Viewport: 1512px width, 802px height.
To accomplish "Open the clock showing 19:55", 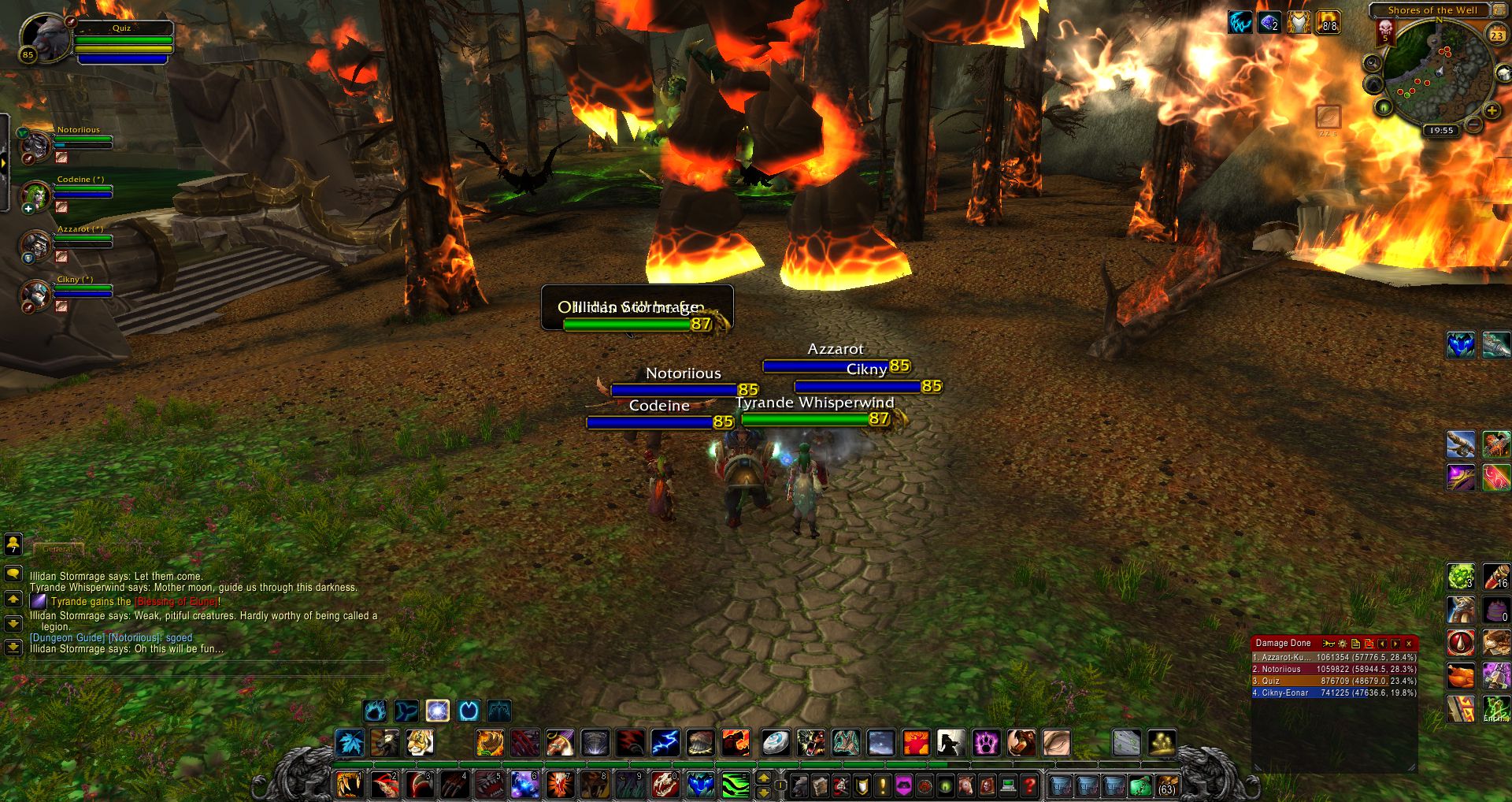I will pyautogui.click(x=1441, y=131).
